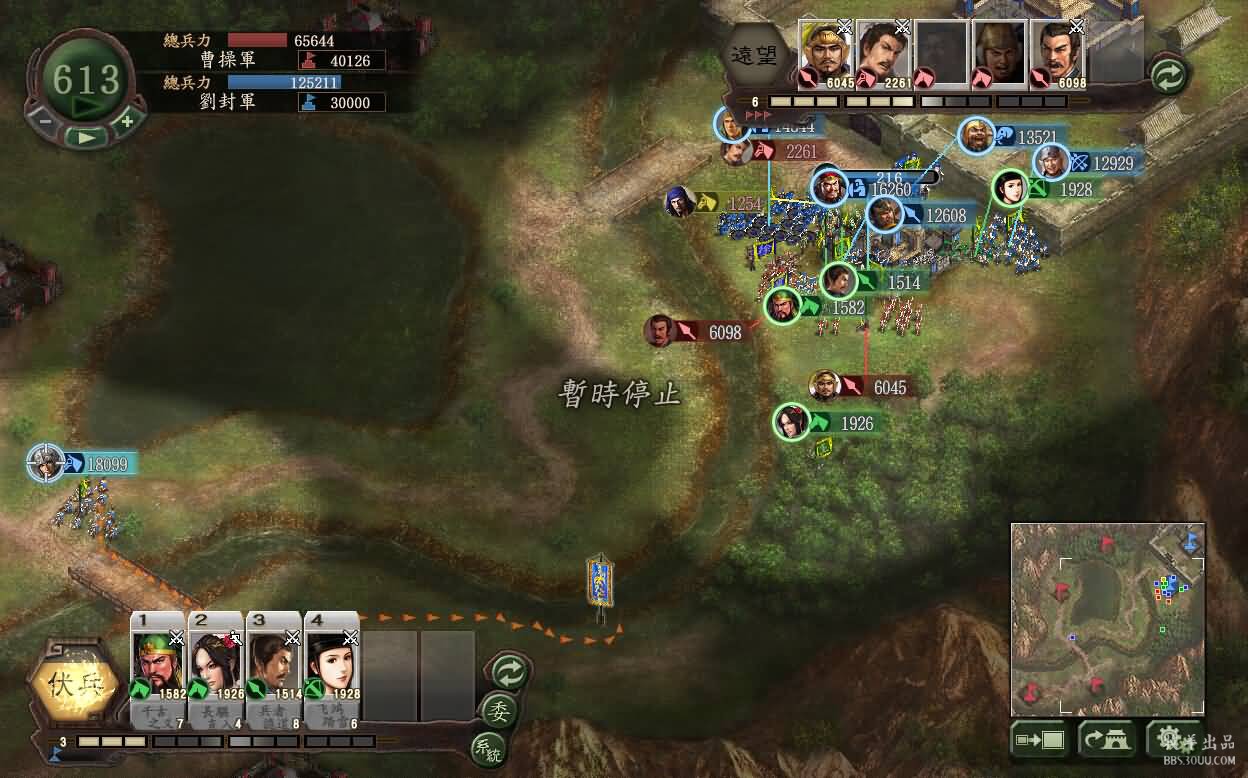
Task: Toggle minimap size with the enlarge button
Action: coord(1039,740)
